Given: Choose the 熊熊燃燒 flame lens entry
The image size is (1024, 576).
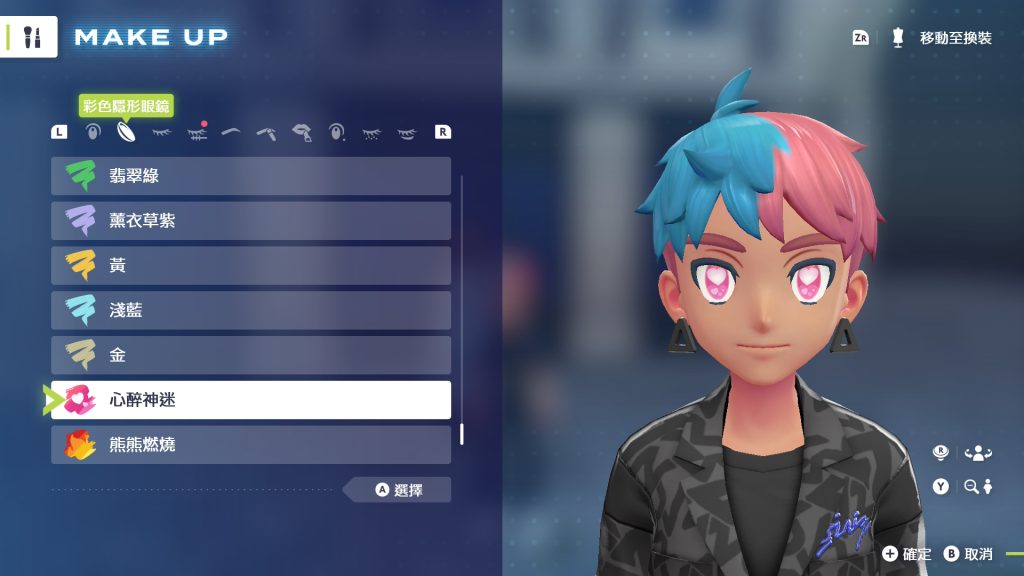Looking at the screenshot, I should 251,445.
